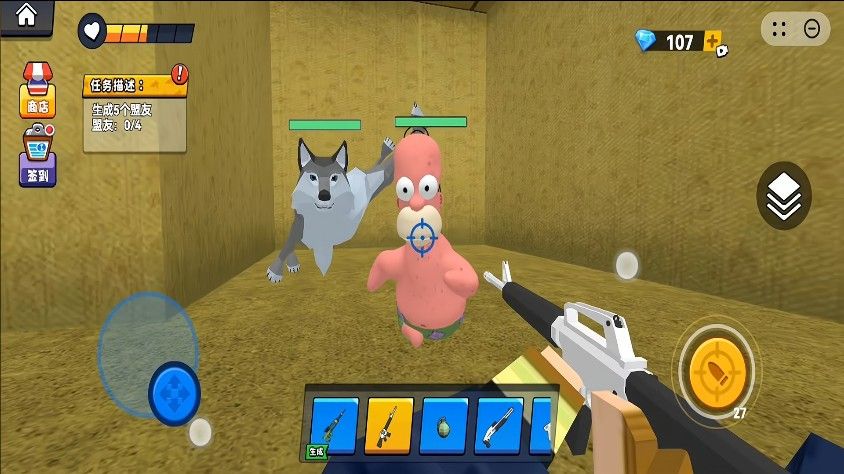
Task: Tap the blue movement joystick knob
Action: (x=175, y=392)
